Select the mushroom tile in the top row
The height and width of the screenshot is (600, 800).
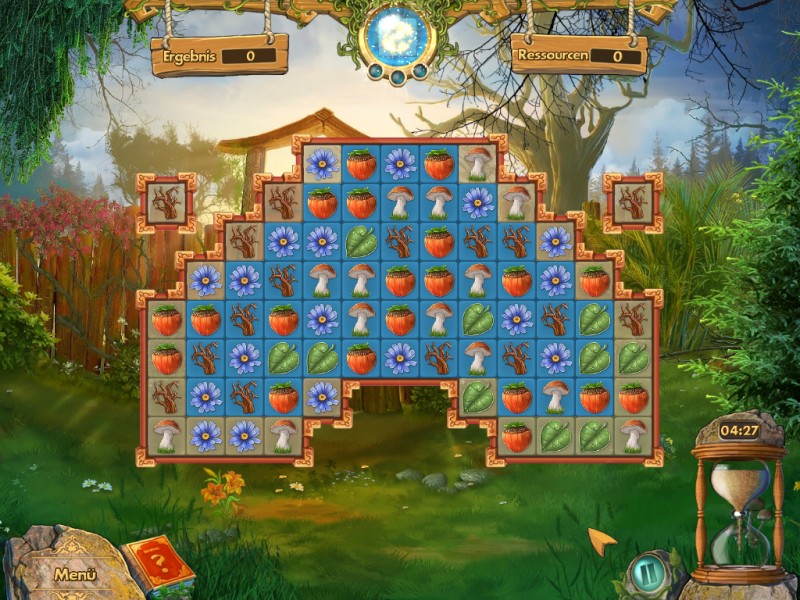(x=478, y=163)
